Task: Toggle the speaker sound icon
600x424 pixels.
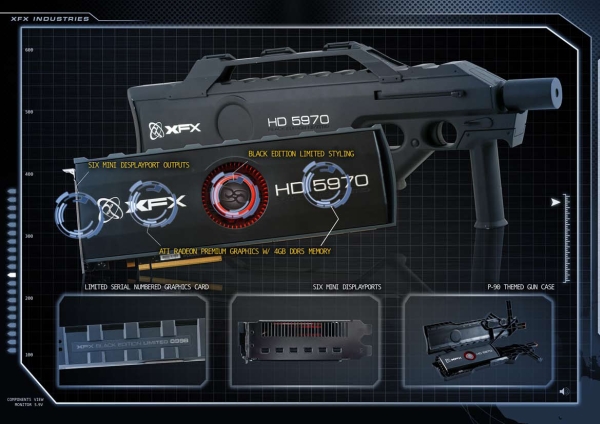Action: coord(565,389)
